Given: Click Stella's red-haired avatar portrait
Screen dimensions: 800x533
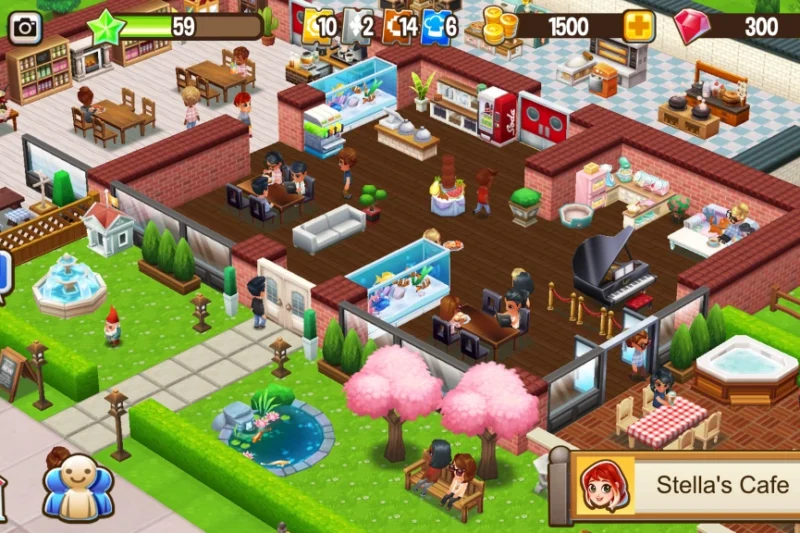Looking at the screenshot, I should coord(604,485).
